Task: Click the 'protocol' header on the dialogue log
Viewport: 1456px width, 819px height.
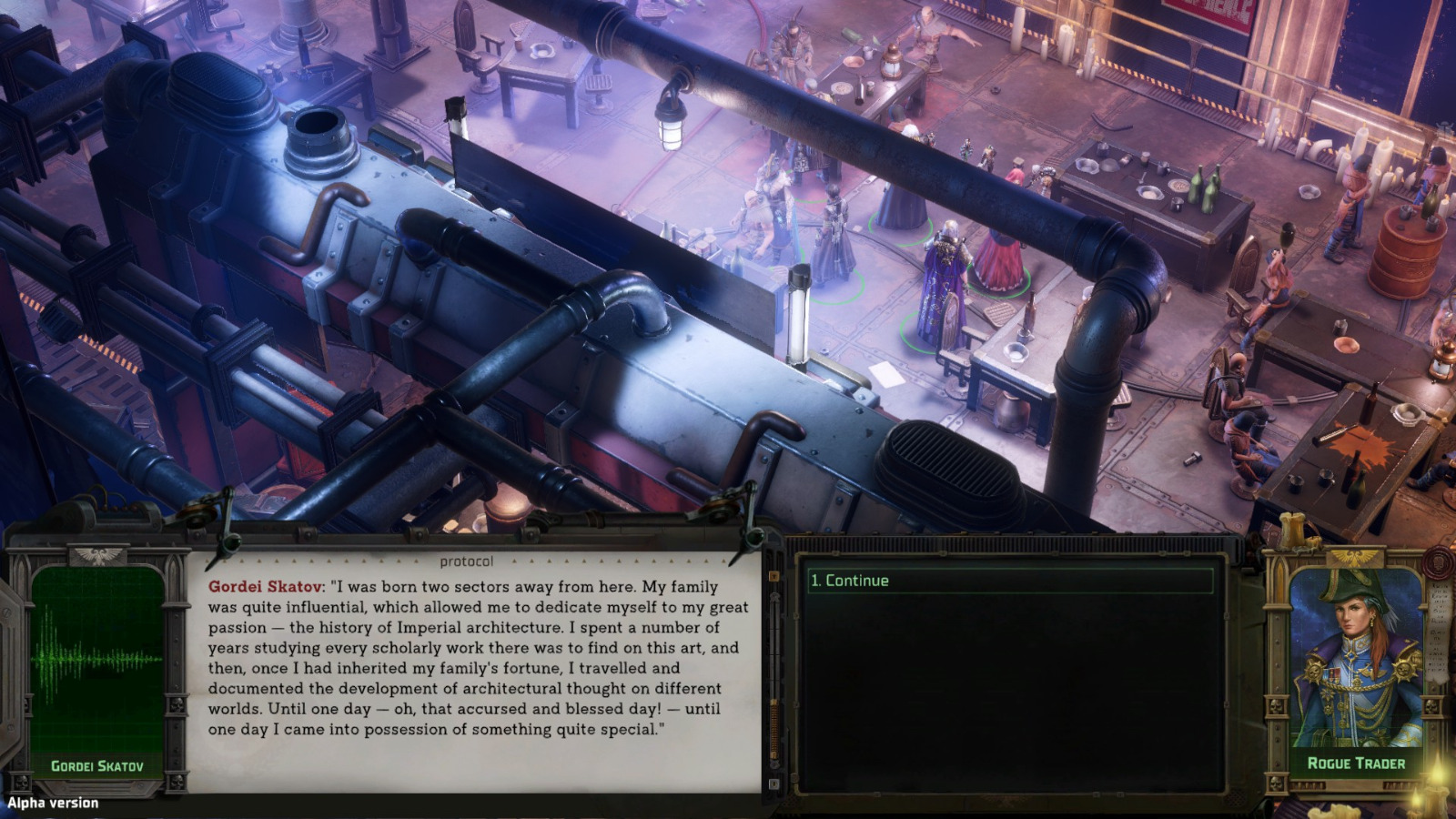Action: (x=467, y=561)
